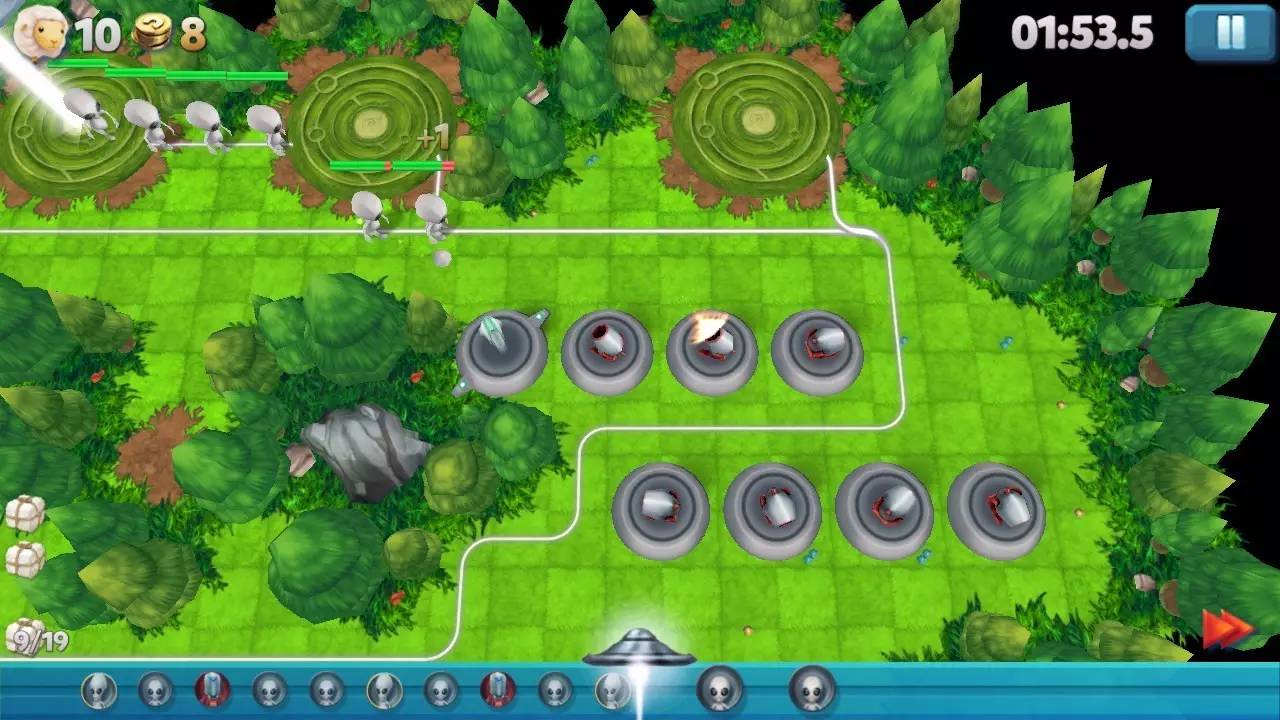Viewport: 1280px width, 720px height.
Task: Activate the red fast-forward arrows
Action: point(1227,629)
